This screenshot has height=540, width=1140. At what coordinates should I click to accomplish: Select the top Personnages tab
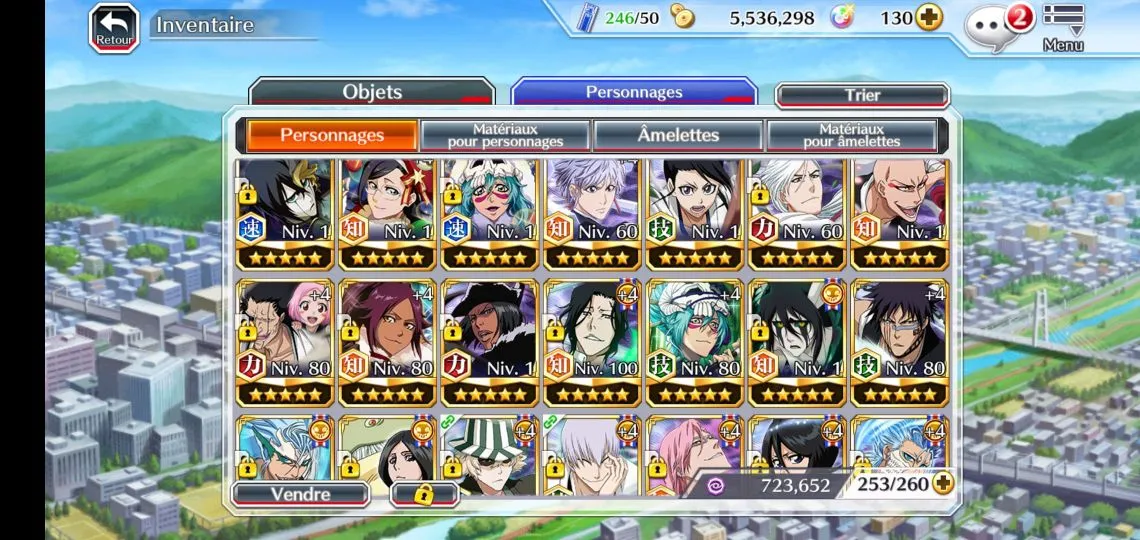634,92
